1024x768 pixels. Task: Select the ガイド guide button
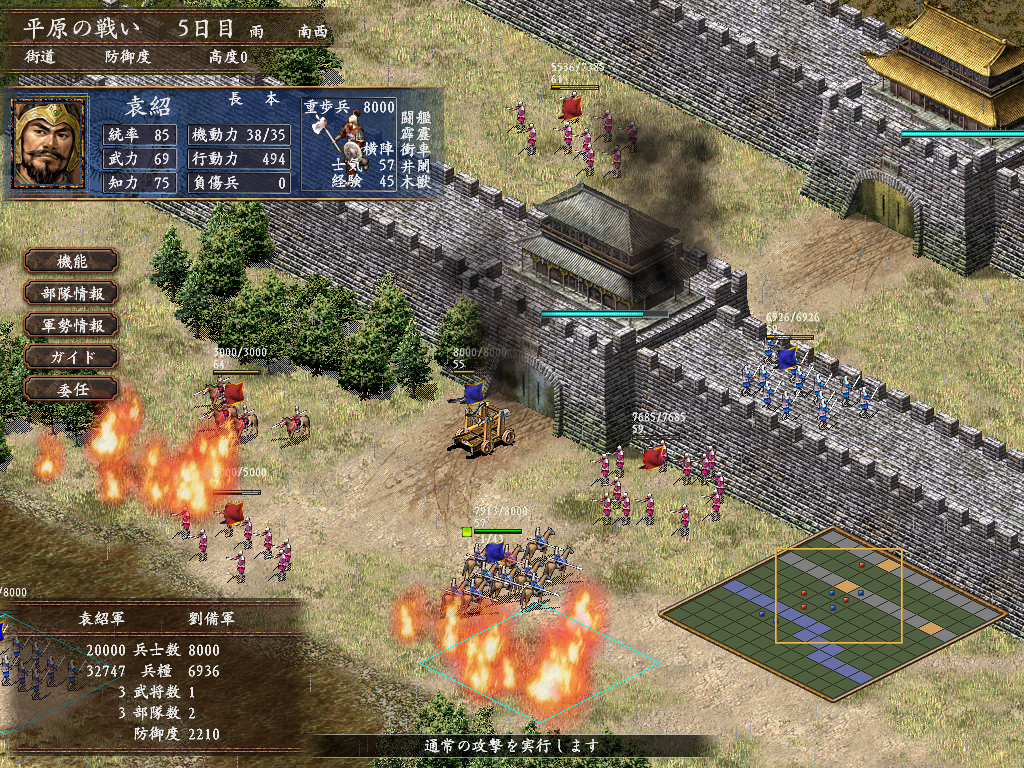pyautogui.click(x=71, y=357)
